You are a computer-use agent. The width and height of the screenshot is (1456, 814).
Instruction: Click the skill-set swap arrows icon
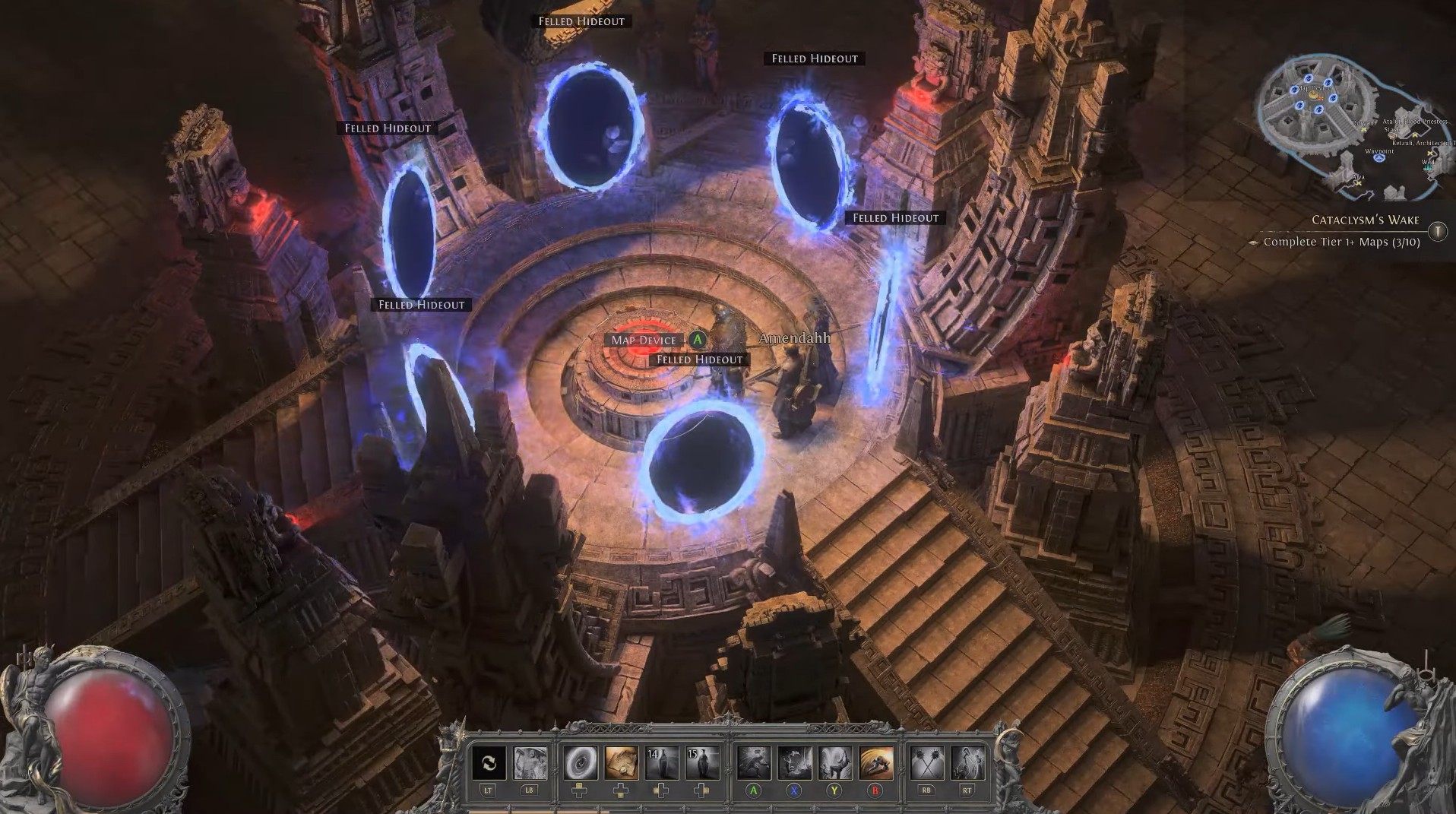coord(488,763)
